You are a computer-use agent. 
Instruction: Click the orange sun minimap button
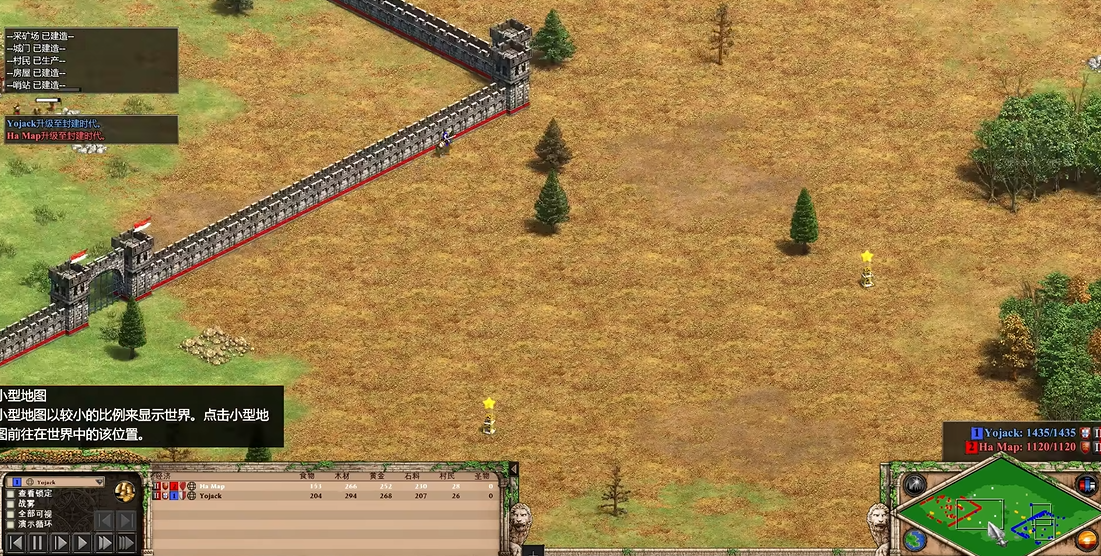(1087, 540)
